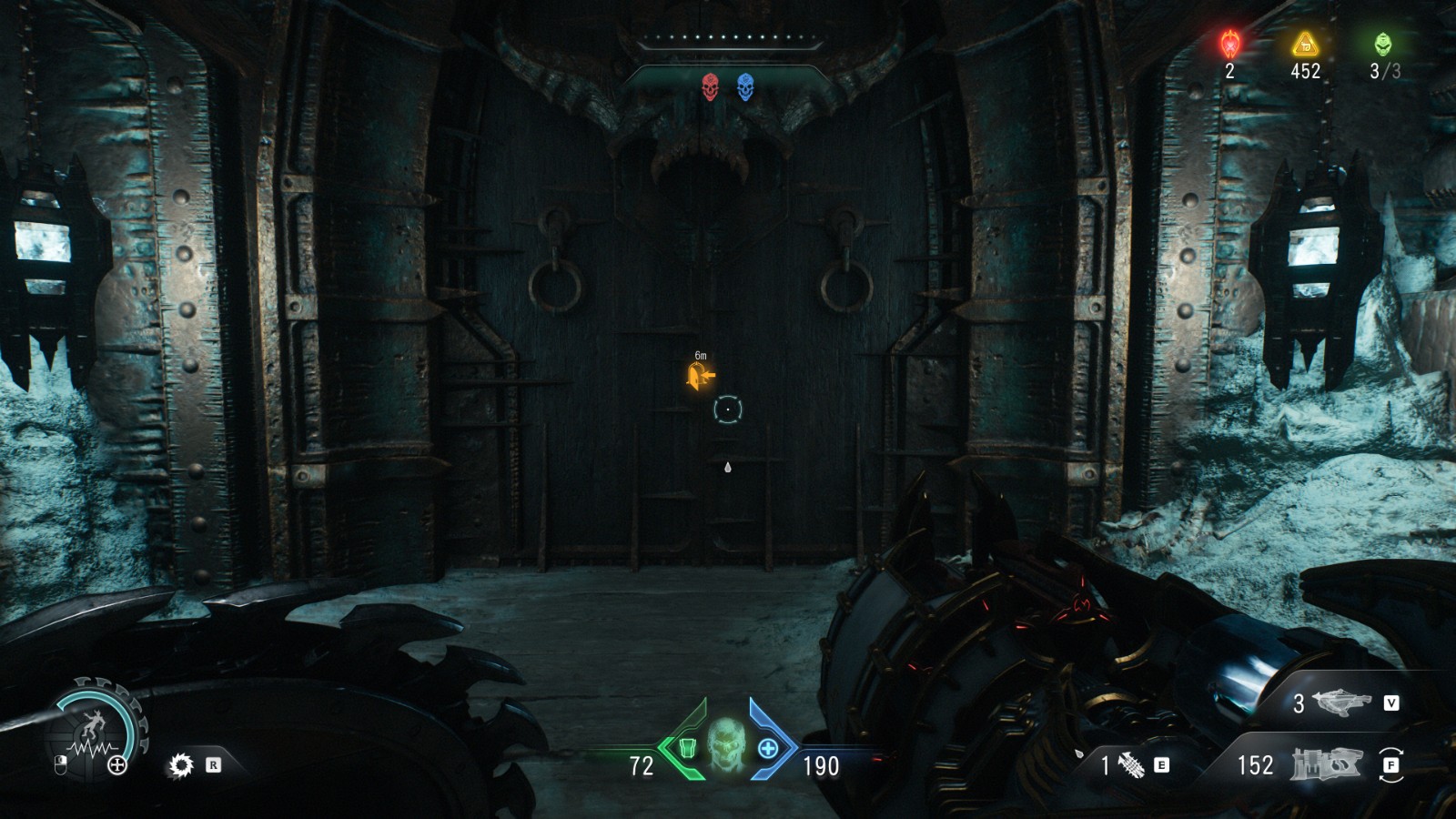Click the blue health cross icon
1456x819 pixels.
(768, 748)
